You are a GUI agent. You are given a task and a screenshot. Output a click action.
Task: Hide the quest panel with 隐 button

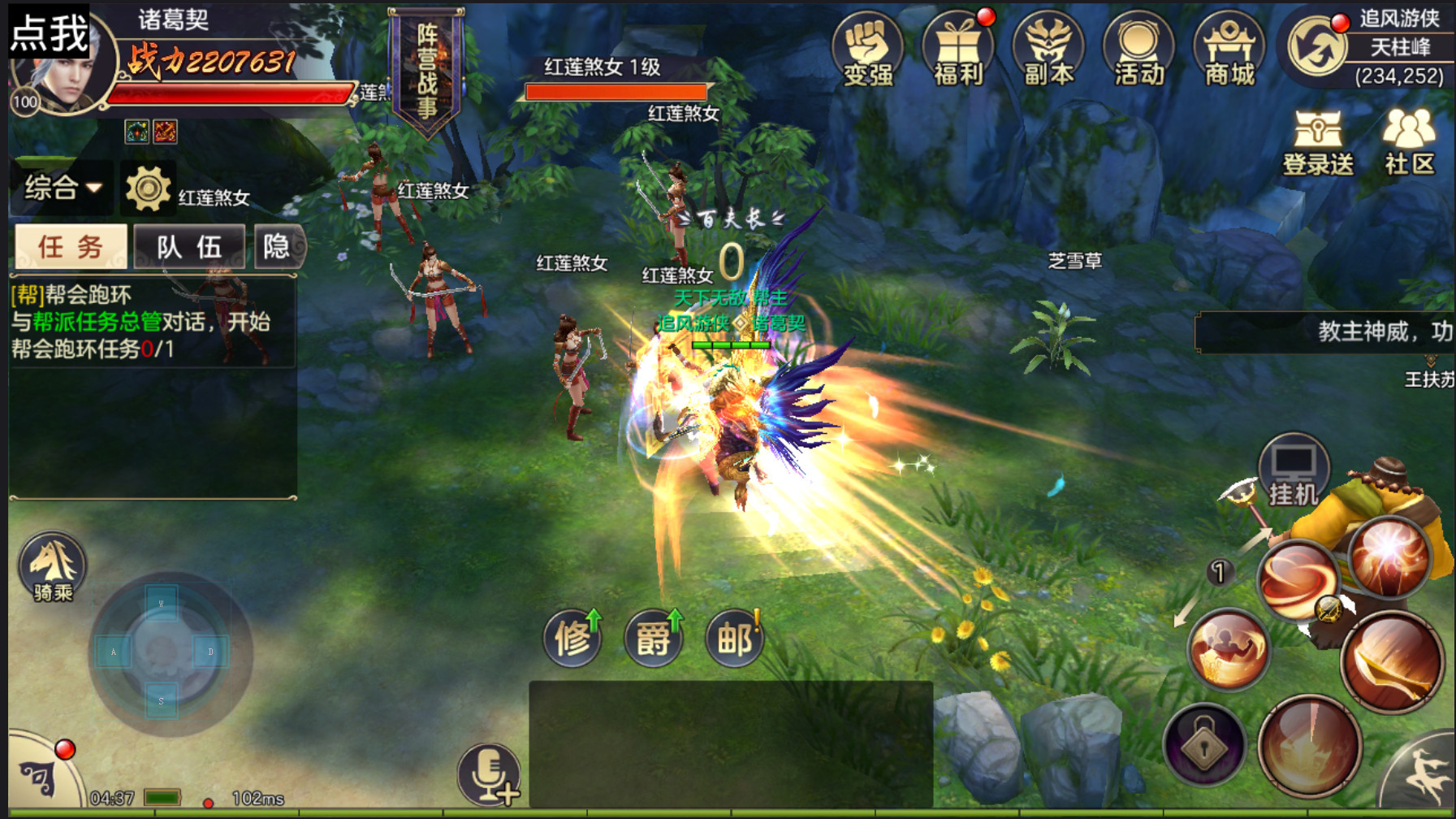(x=278, y=246)
